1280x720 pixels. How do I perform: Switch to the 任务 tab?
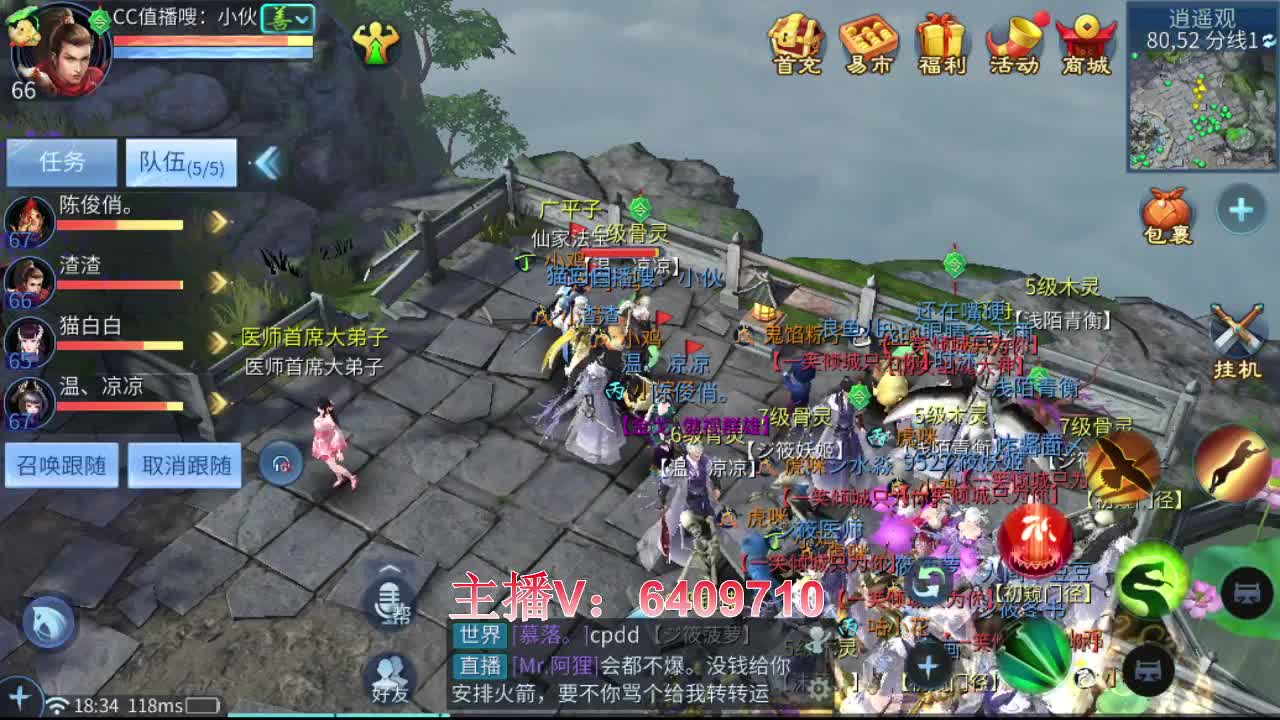pos(62,162)
